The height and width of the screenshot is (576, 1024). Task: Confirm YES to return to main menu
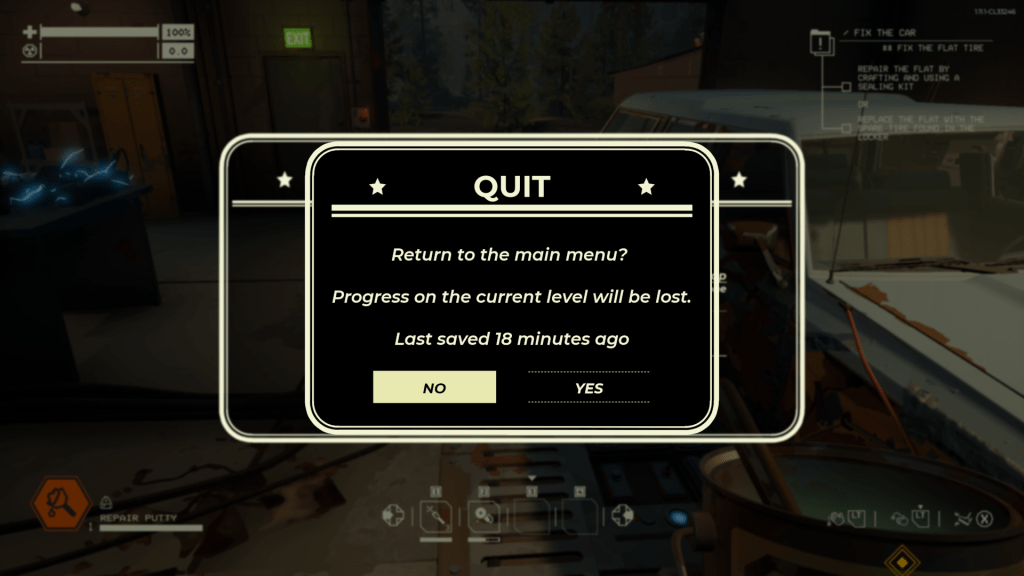pos(589,387)
